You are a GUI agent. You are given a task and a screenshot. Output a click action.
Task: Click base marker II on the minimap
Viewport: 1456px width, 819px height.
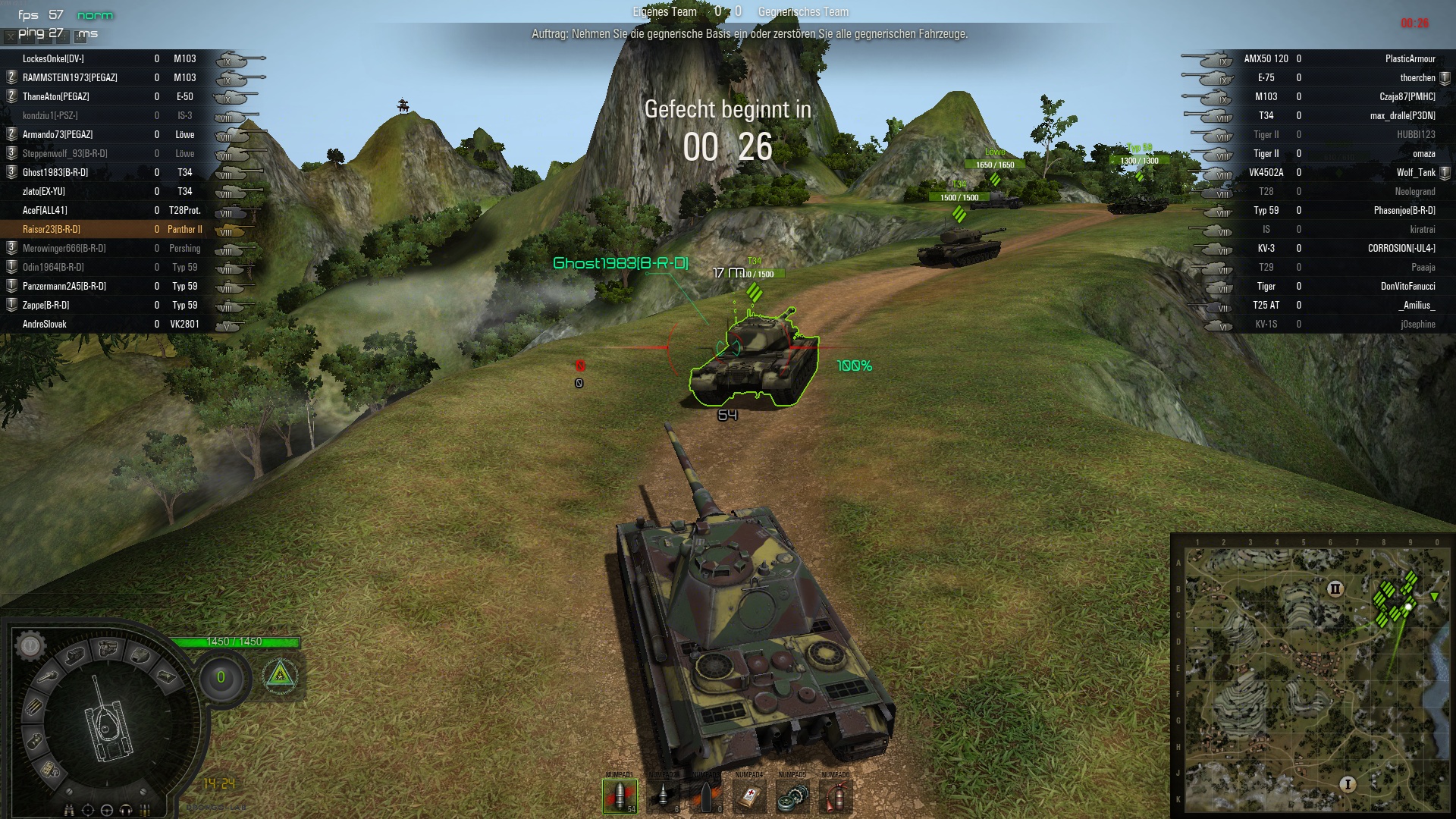point(1335,588)
